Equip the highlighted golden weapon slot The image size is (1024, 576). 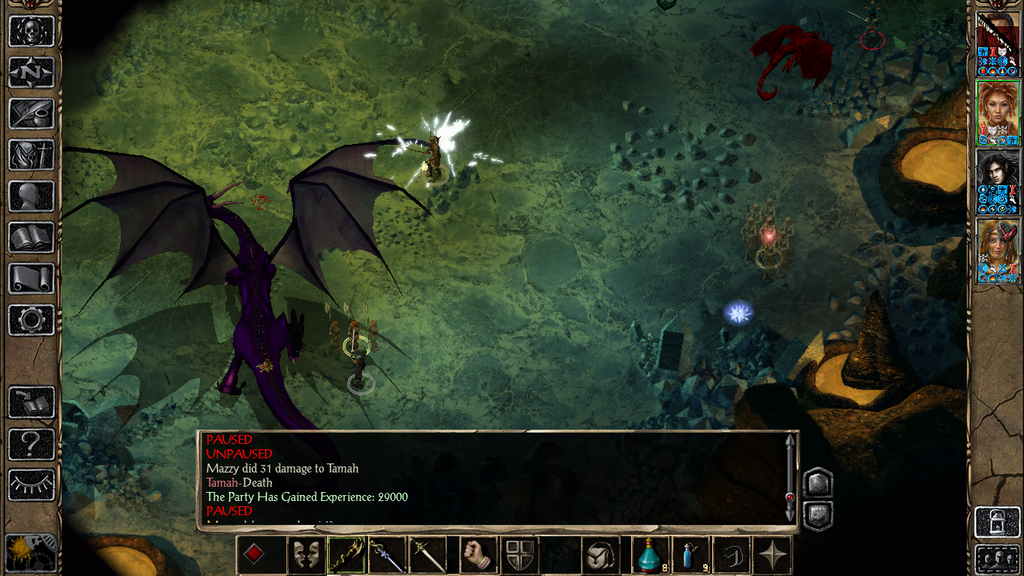click(346, 555)
